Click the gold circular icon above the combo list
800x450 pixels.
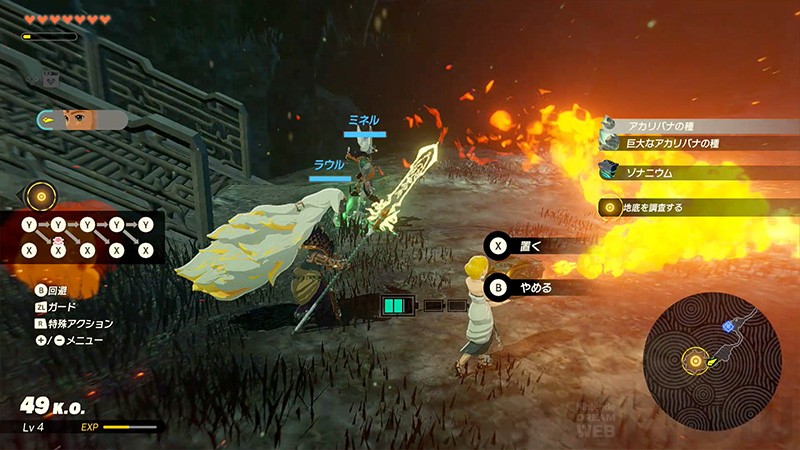tap(41, 195)
